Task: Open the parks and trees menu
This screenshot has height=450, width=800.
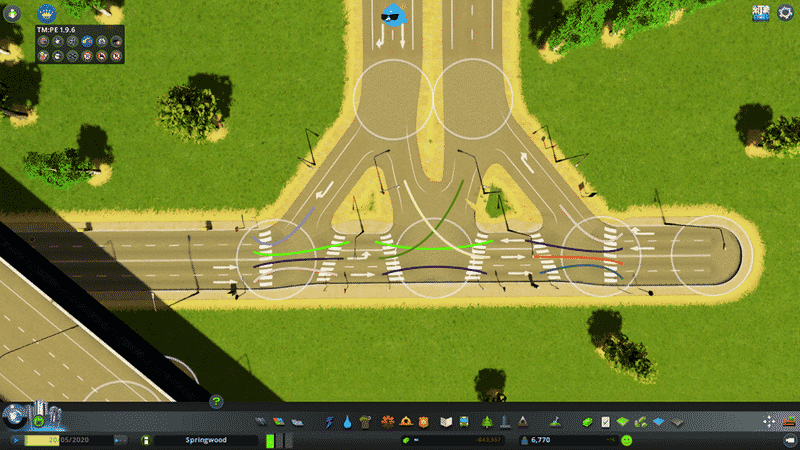Action: 487,422
